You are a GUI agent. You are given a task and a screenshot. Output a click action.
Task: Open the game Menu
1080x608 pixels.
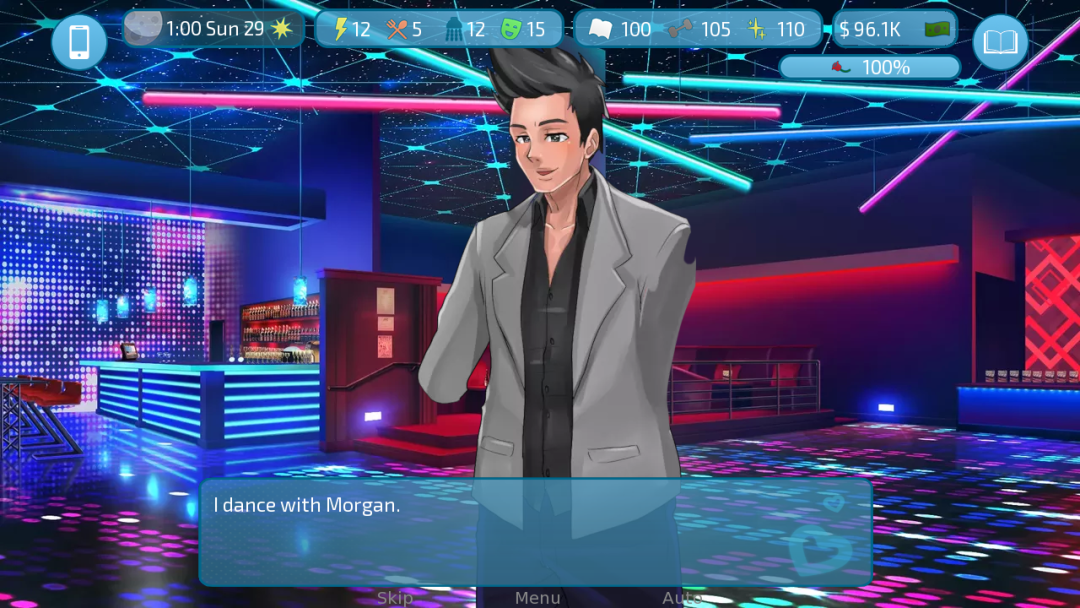tap(537, 597)
